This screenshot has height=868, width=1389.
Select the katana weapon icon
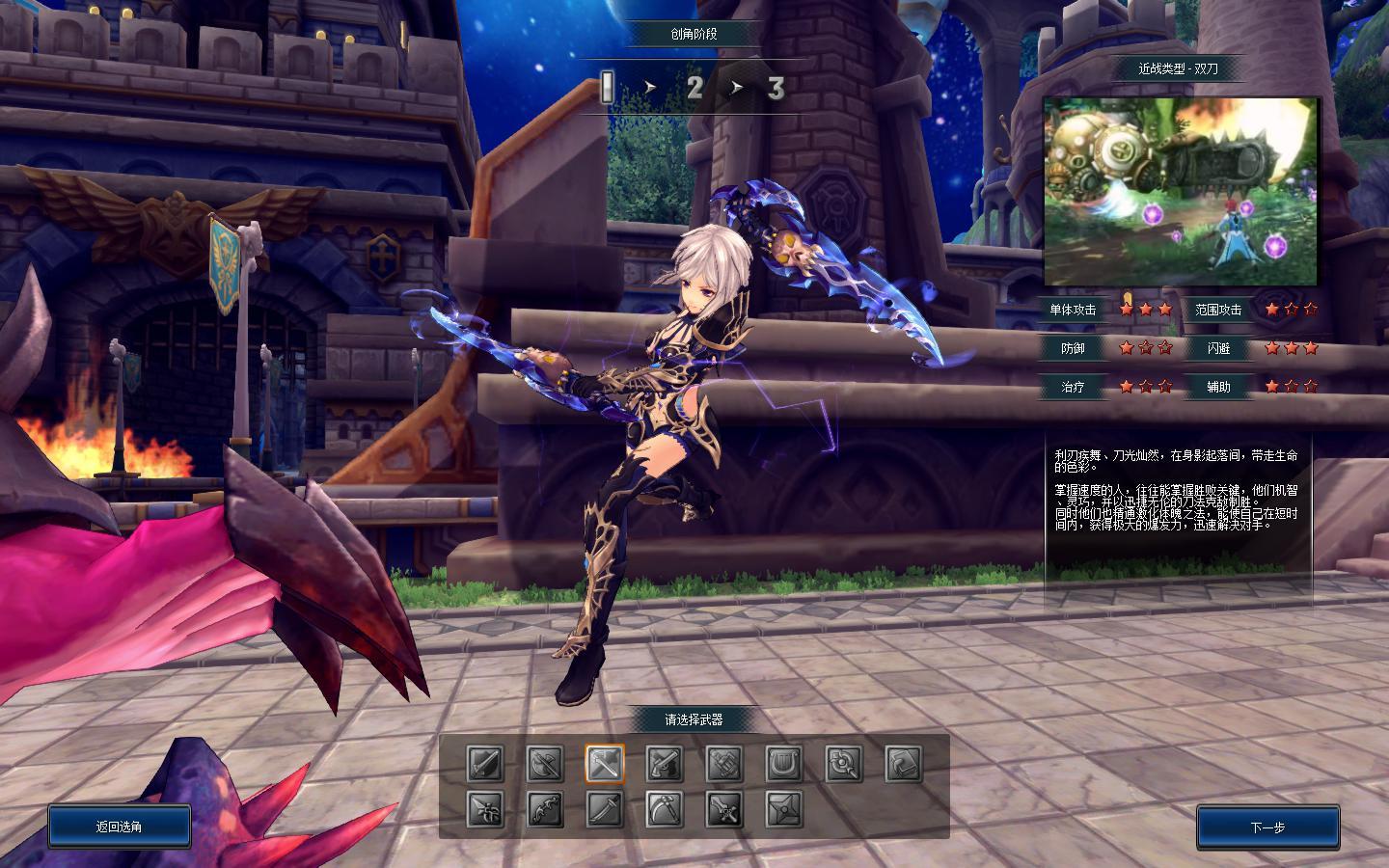(x=605, y=809)
